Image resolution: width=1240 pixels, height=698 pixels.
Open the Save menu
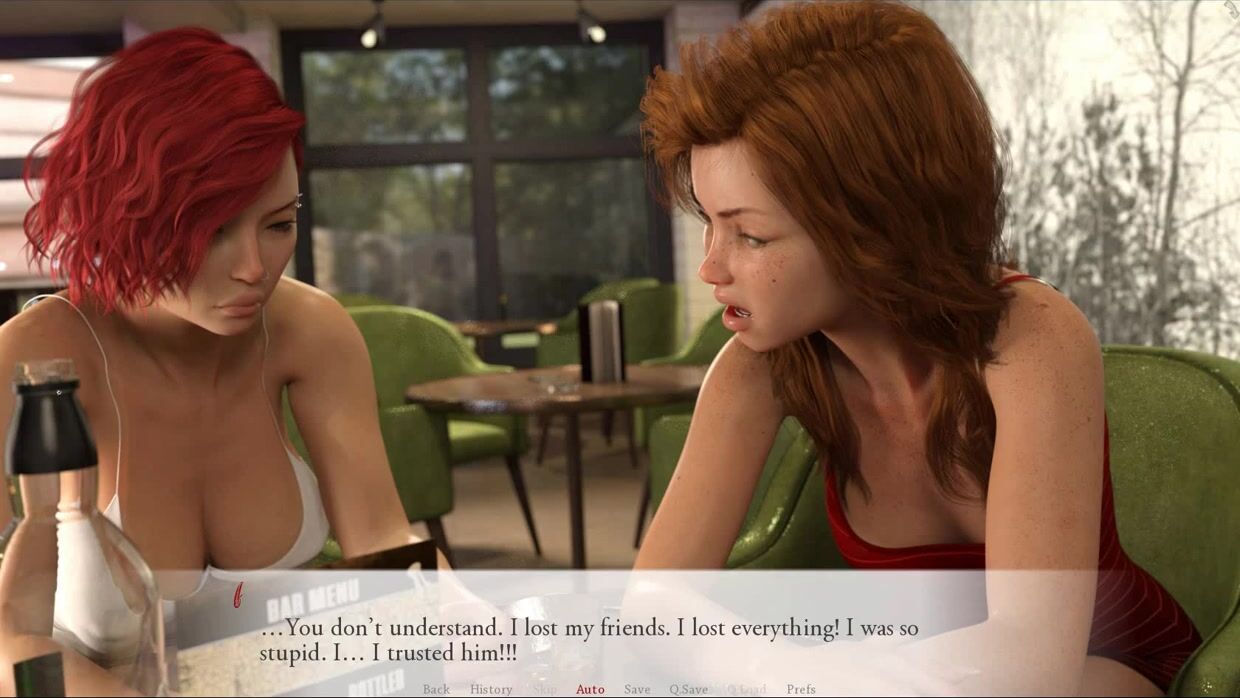tap(637, 689)
